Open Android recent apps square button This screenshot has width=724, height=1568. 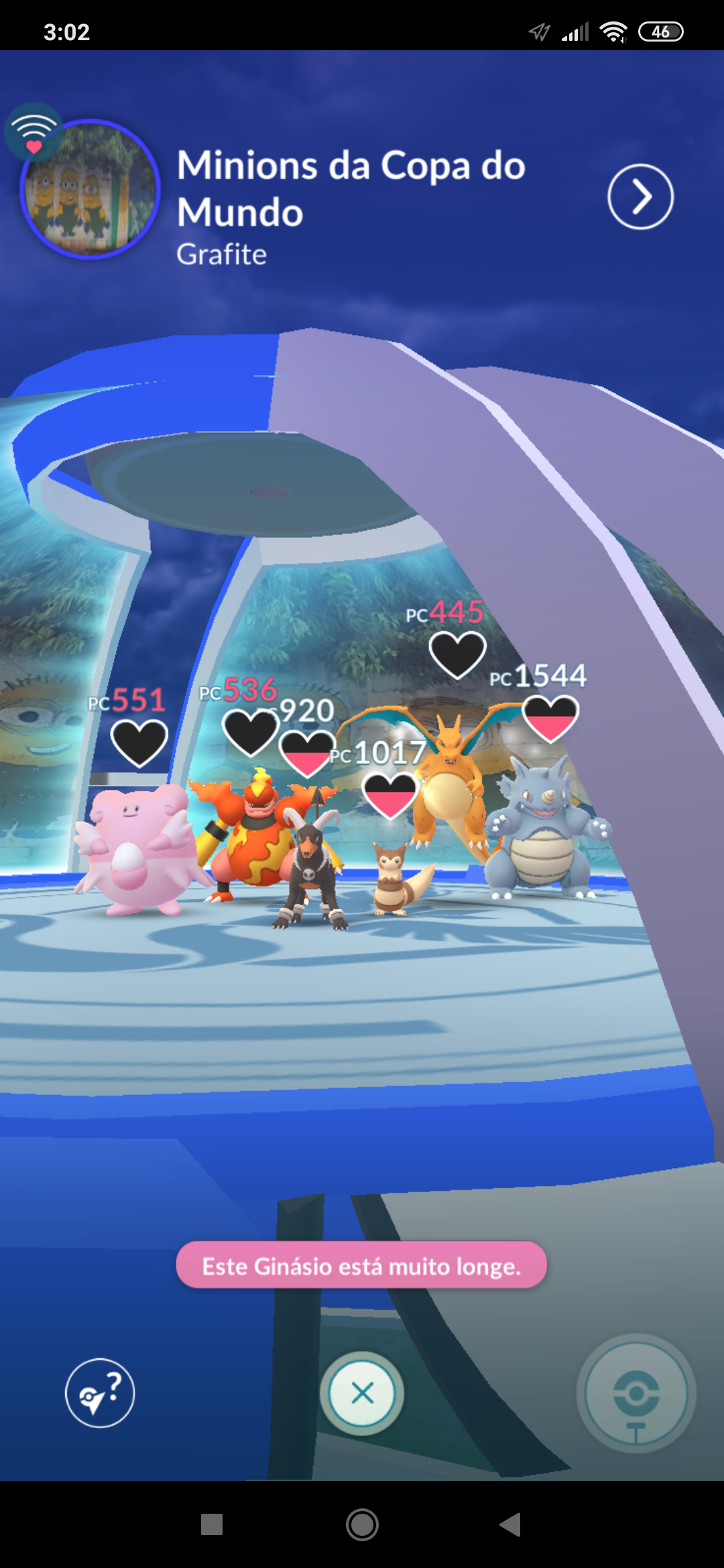[212, 1525]
